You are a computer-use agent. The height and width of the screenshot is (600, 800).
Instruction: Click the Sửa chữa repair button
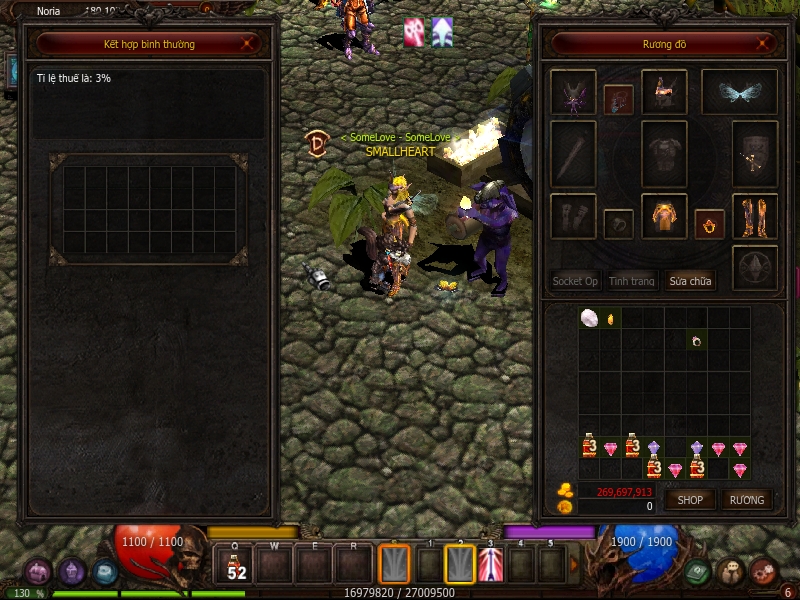[x=691, y=281]
